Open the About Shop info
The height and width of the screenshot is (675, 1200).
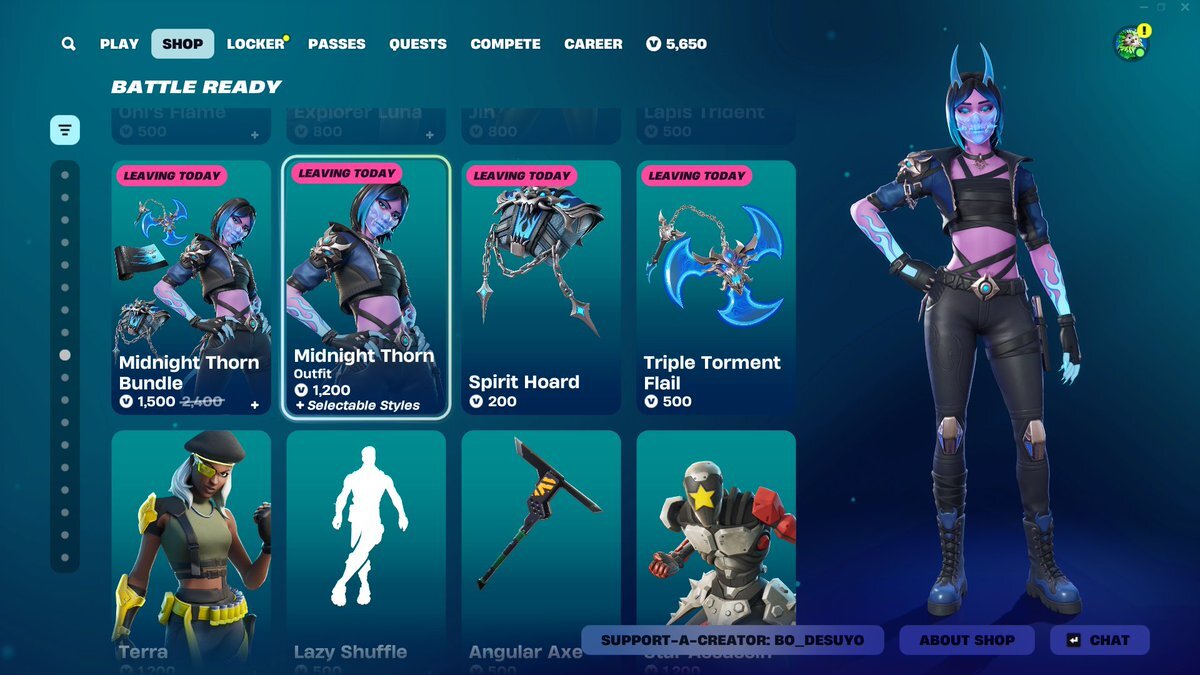pyautogui.click(x=967, y=640)
